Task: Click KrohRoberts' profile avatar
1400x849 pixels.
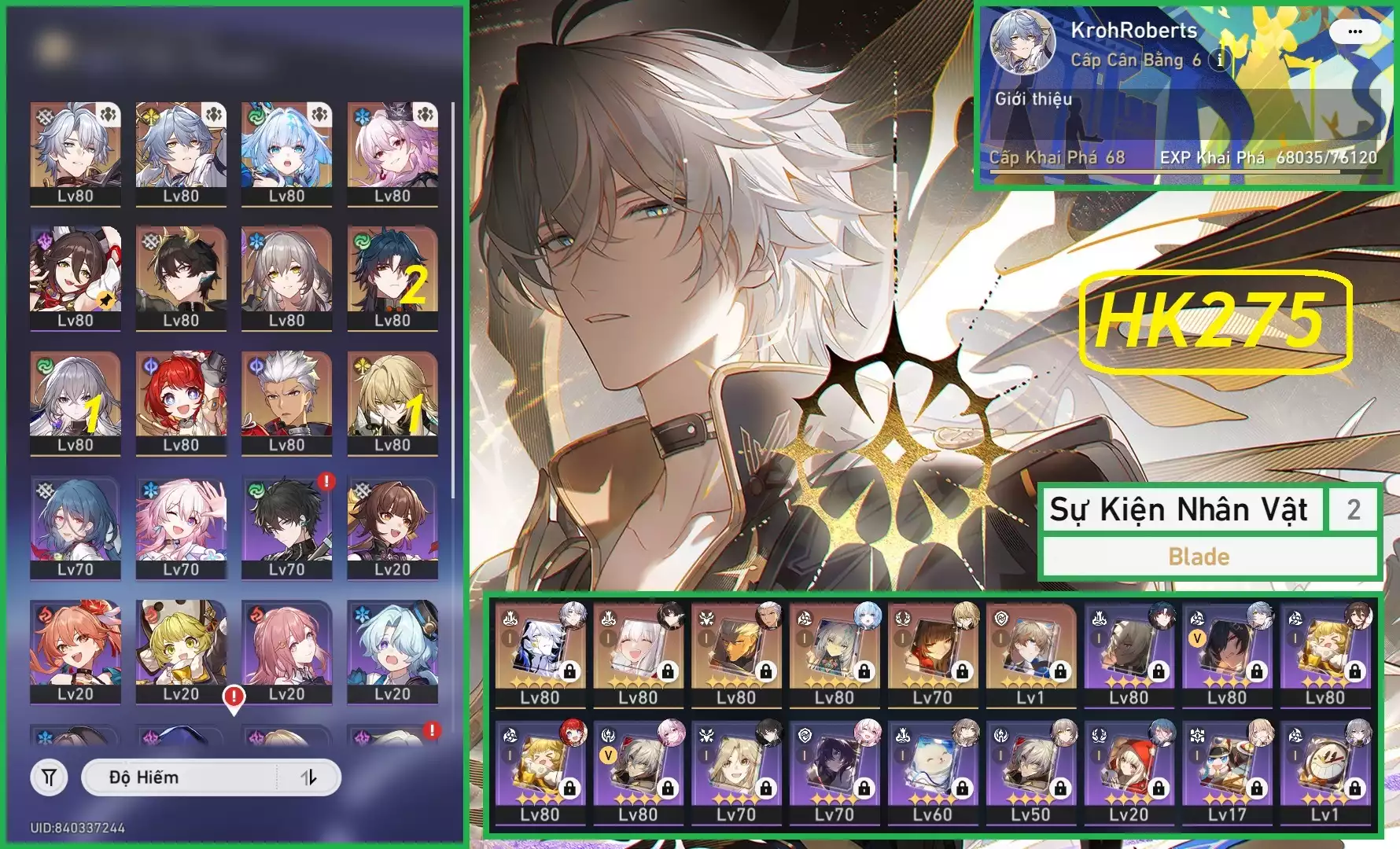Action: [x=1022, y=42]
